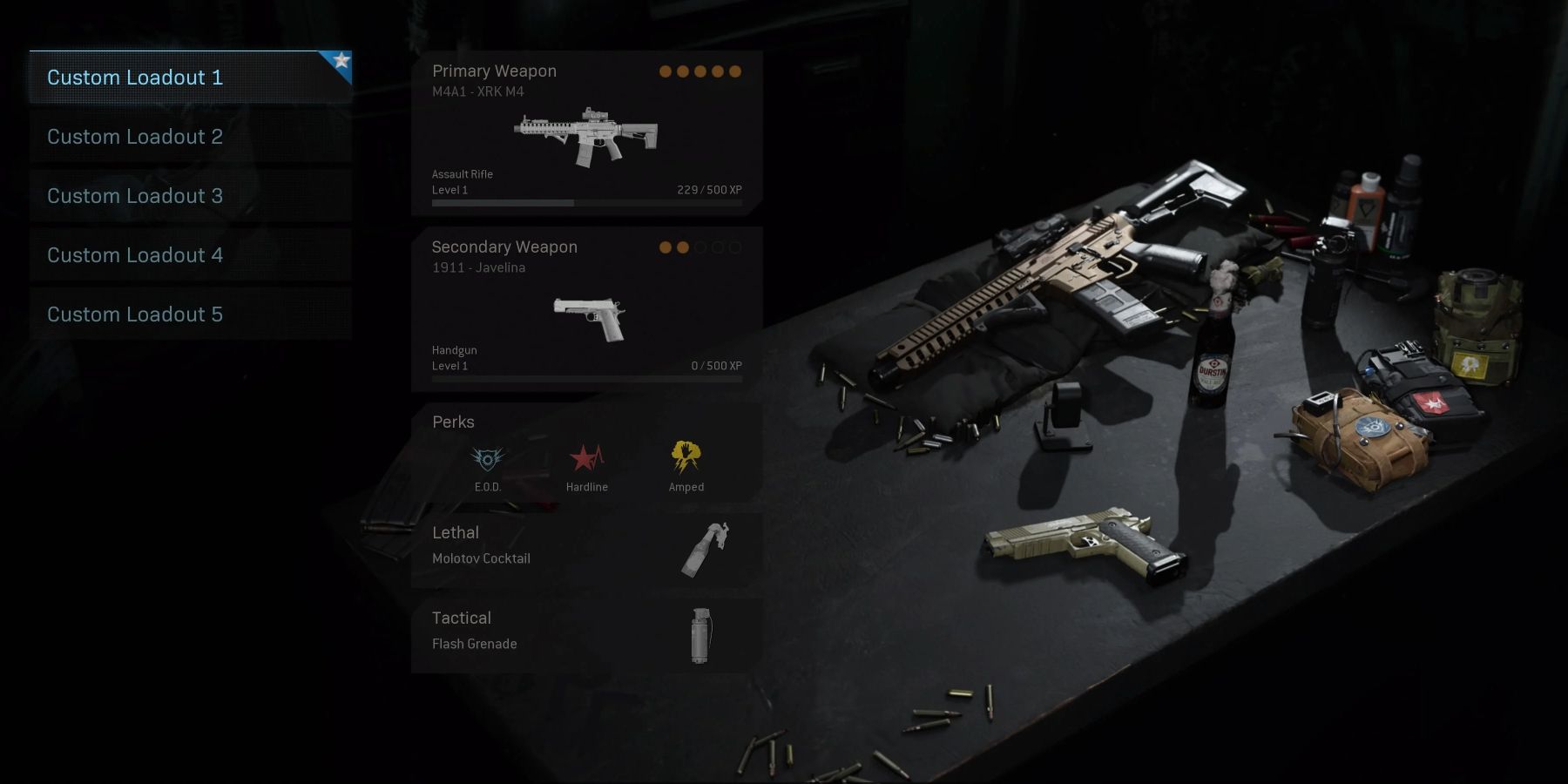Change the Lethal Molotov Cocktail slot

point(586,549)
